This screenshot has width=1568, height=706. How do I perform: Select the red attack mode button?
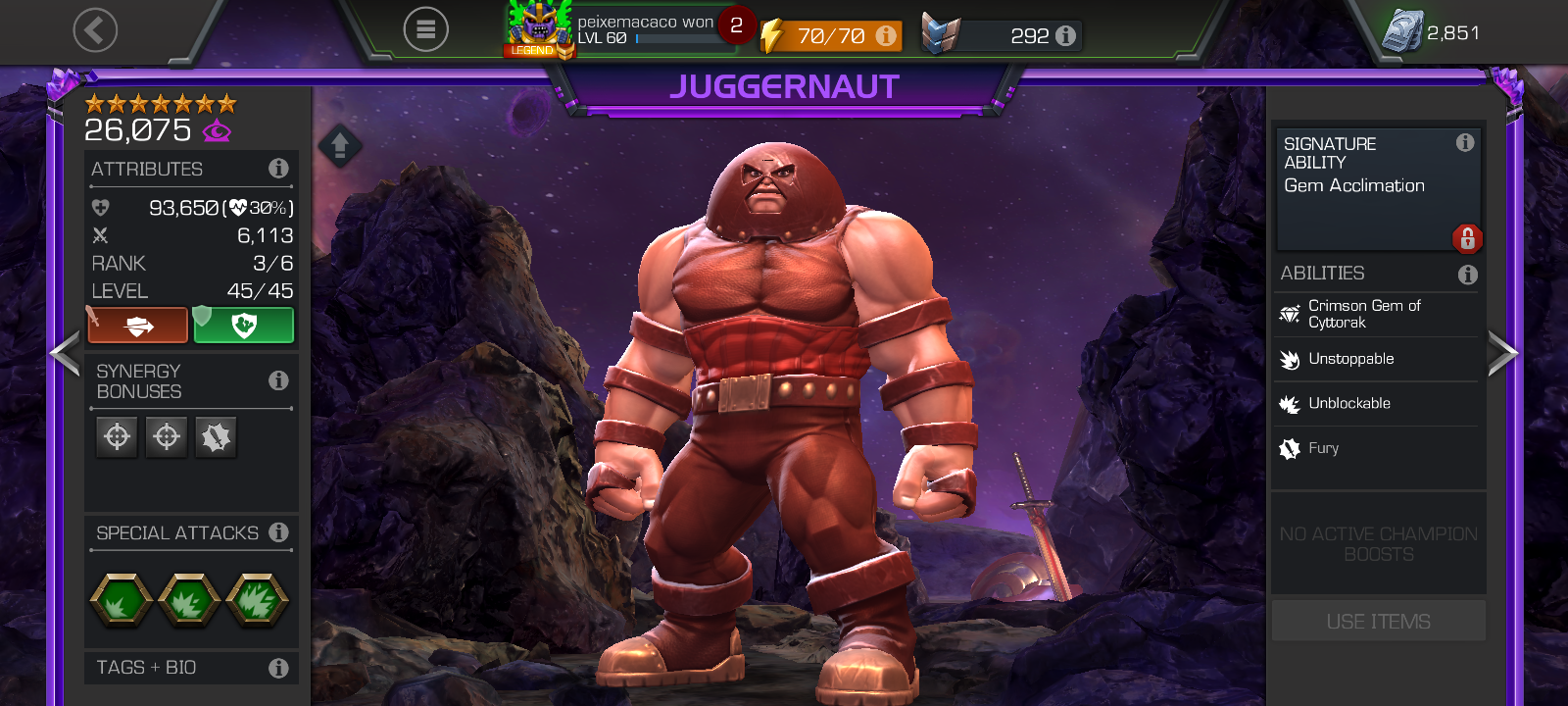[x=138, y=326]
